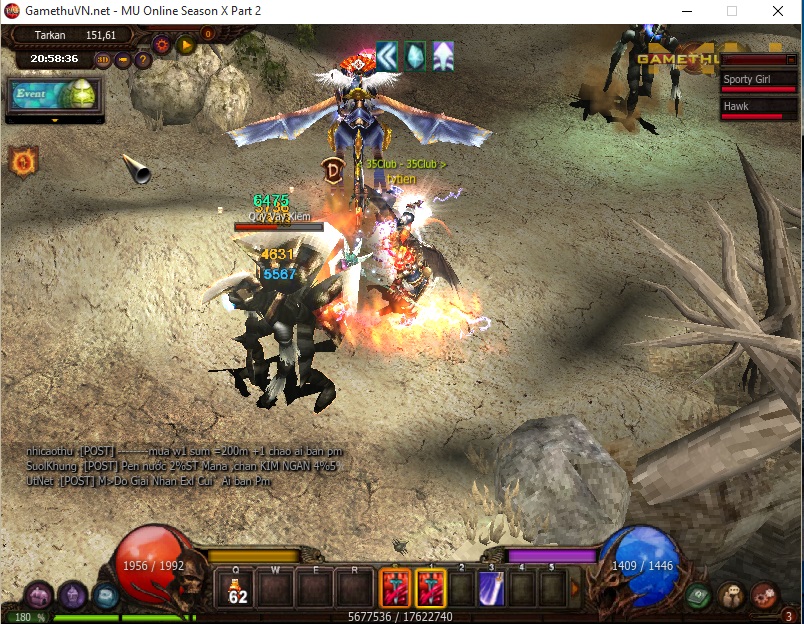Use the potion in the Q slot

pyautogui.click(x=238, y=588)
